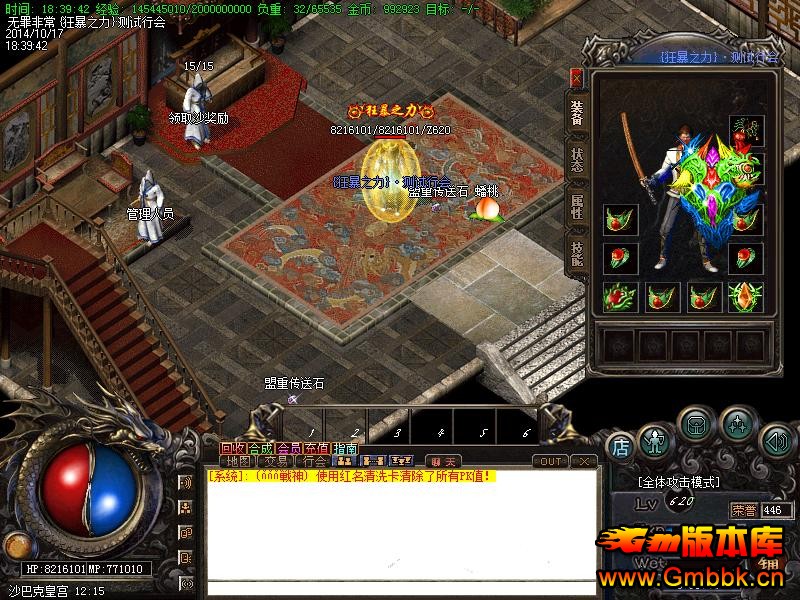The width and height of the screenshot is (800, 600).
Task: Click the chat text input field
Action: pos(400,586)
